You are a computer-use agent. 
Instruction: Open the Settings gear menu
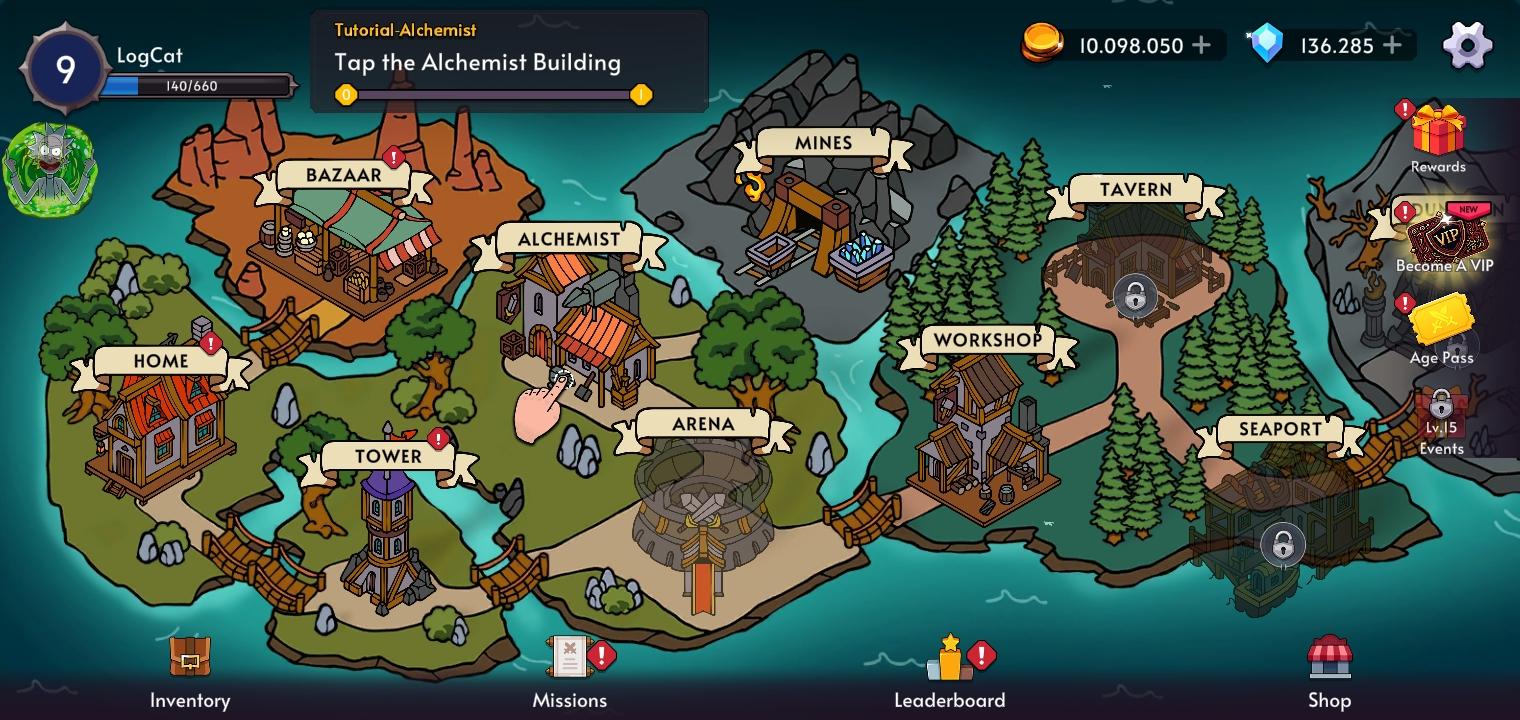tap(1467, 45)
